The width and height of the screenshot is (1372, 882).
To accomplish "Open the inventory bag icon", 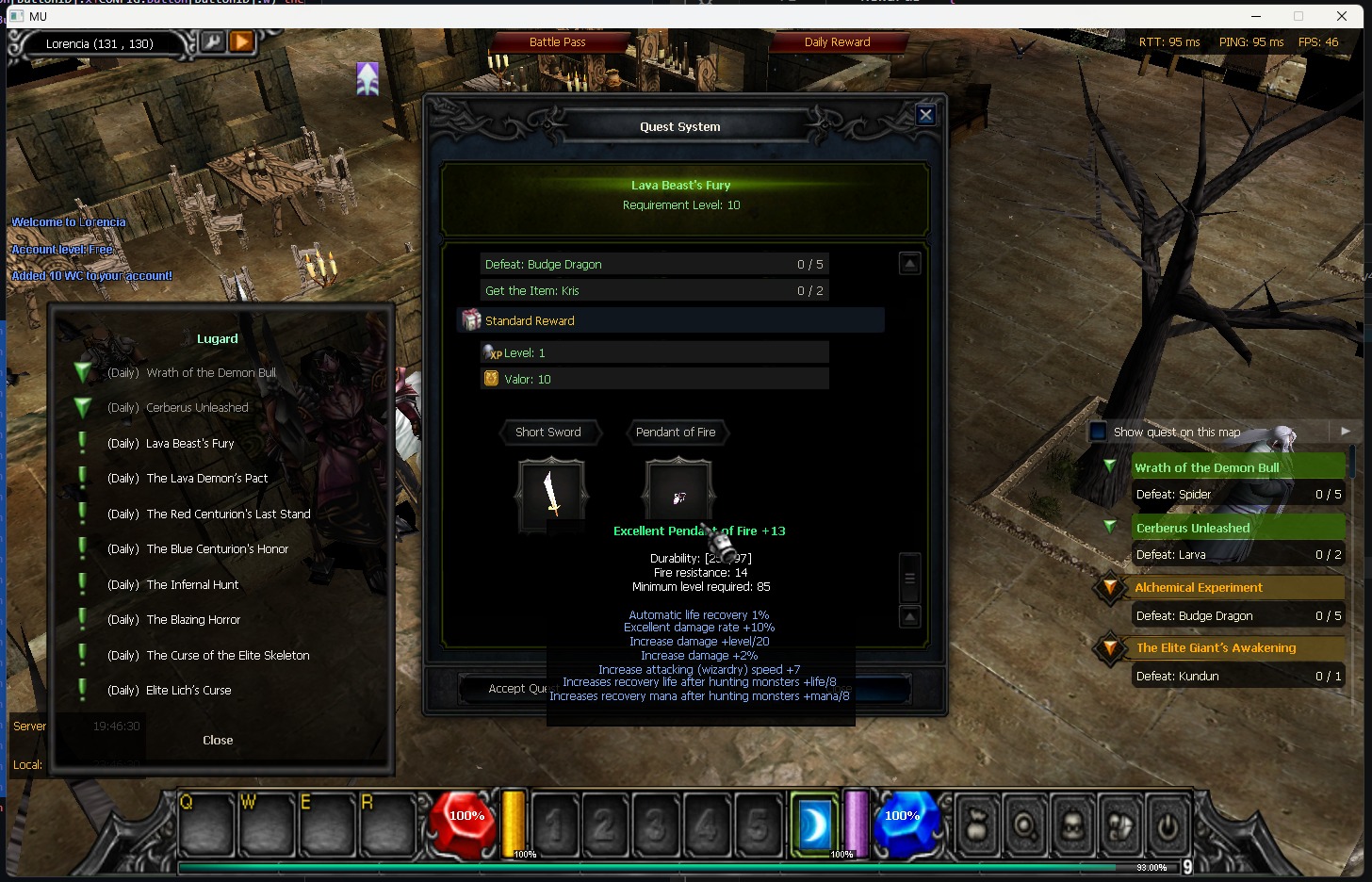I will [x=978, y=826].
